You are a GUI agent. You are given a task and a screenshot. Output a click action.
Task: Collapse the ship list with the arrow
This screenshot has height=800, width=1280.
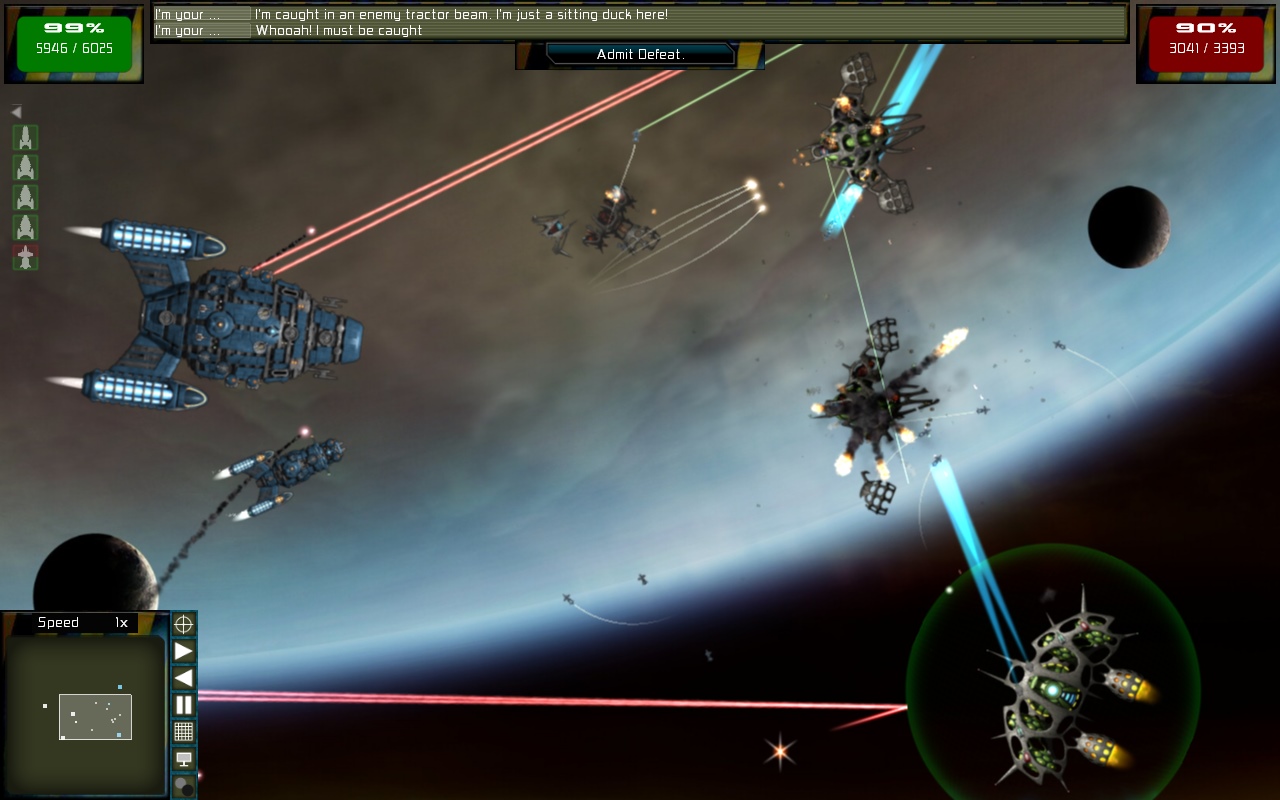(x=16, y=112)
